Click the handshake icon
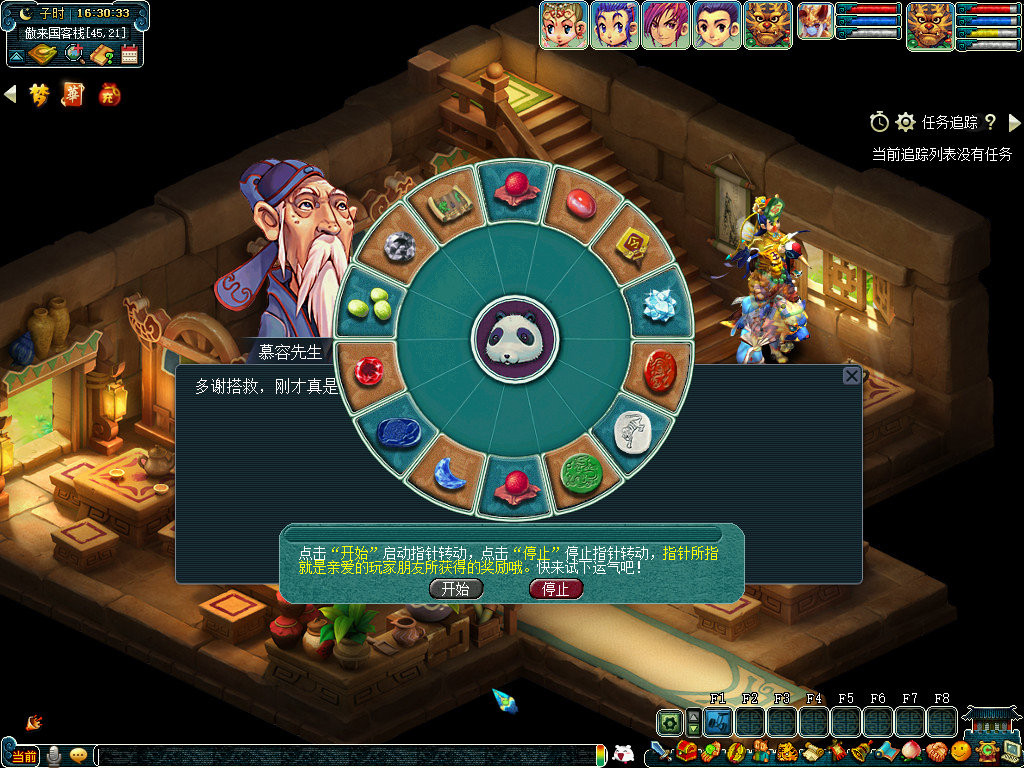Viewport: 1024px width, 768px height. [x=936, y=750]
